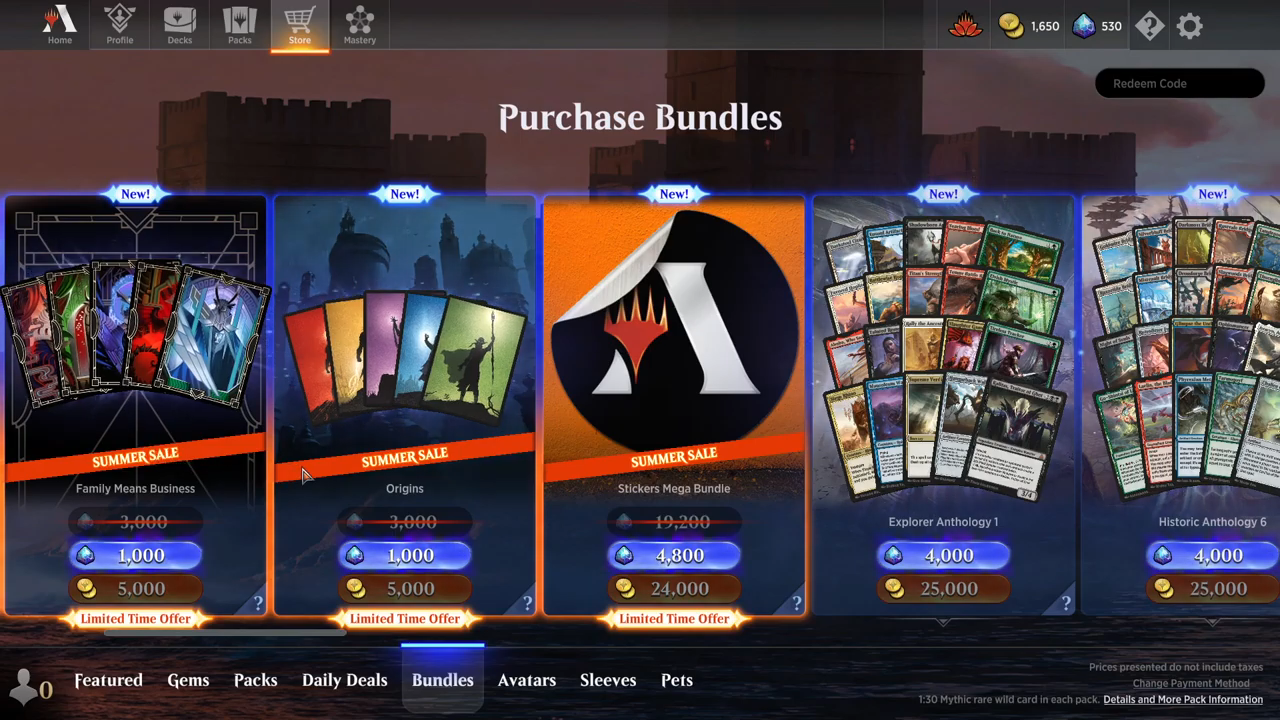Open the Decks icon
Screen dimensions: 1280x720
(179, 25)
